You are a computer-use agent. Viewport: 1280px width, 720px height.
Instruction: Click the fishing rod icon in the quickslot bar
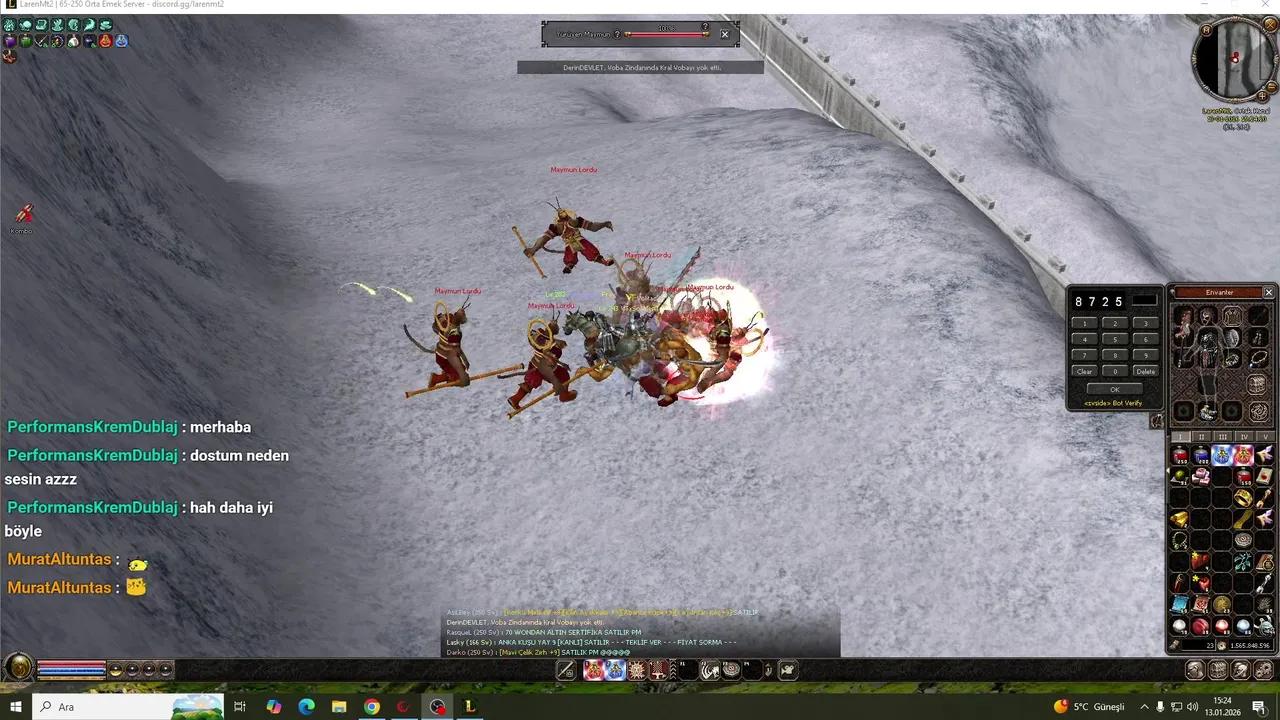point(40,41)
